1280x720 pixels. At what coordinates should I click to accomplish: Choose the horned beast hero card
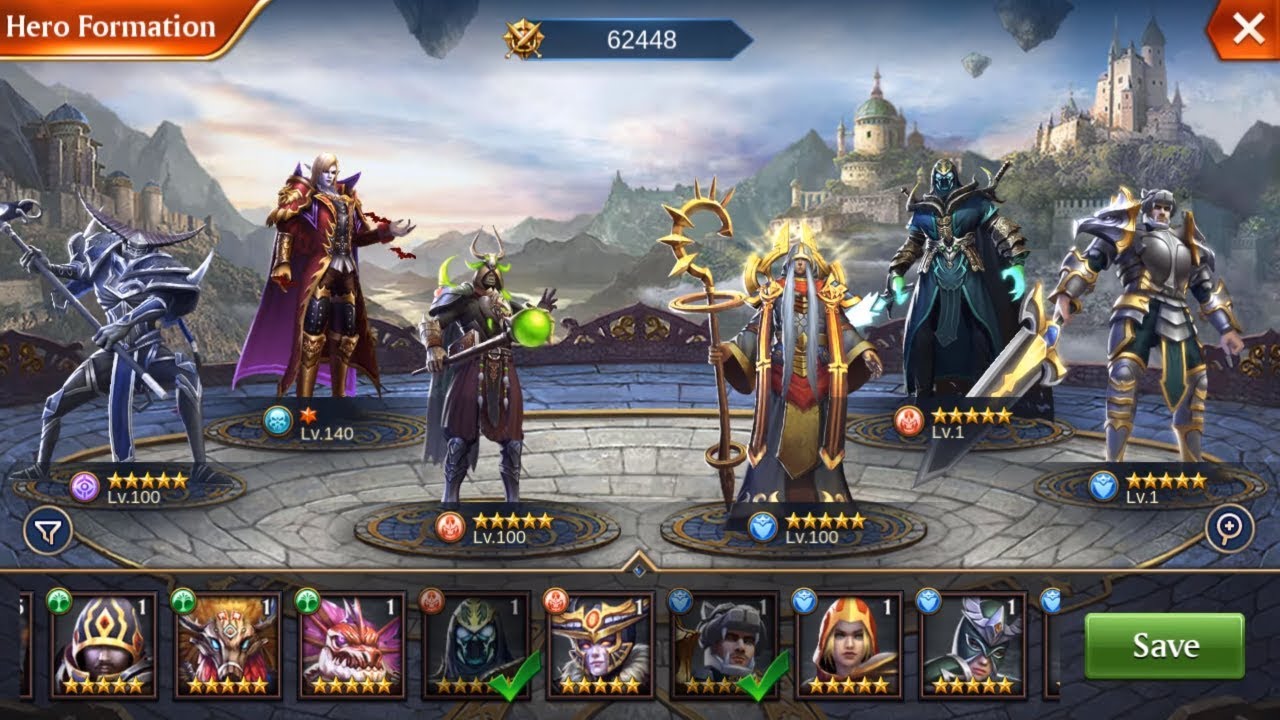click(x=226, y=645)
